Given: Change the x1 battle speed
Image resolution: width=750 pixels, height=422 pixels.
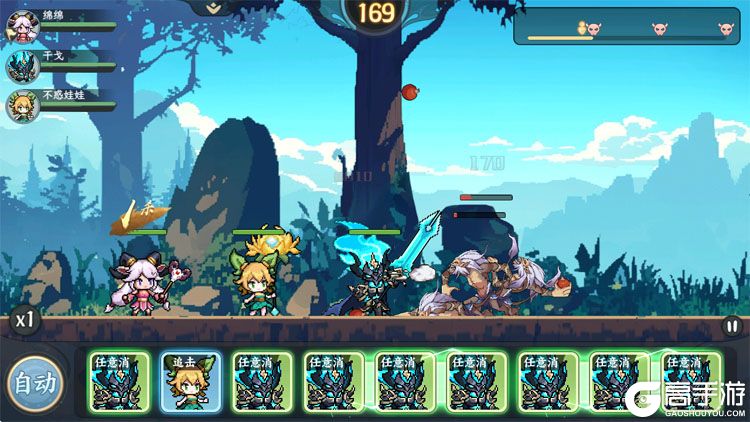Looking at the screenshot, I should click(x=22, y=322).
